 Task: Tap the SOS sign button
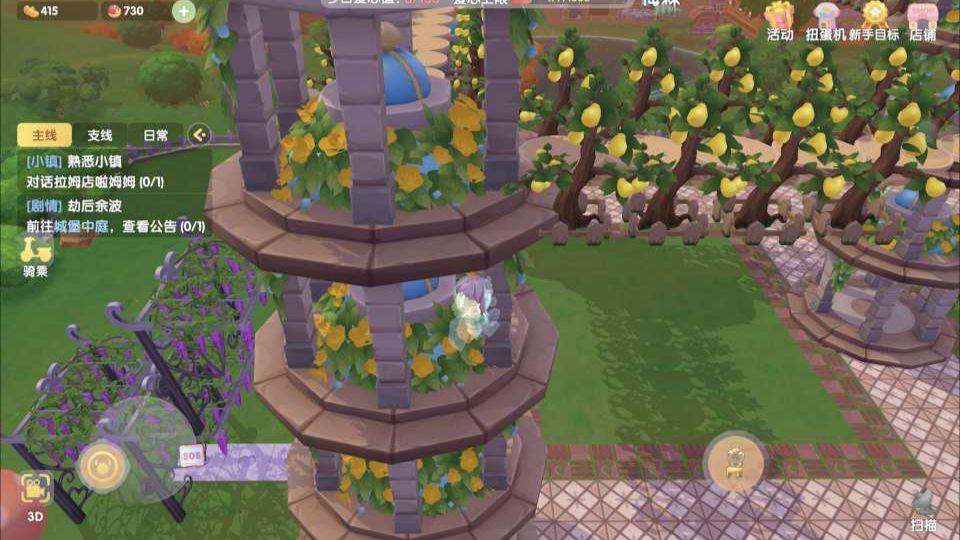191,455
